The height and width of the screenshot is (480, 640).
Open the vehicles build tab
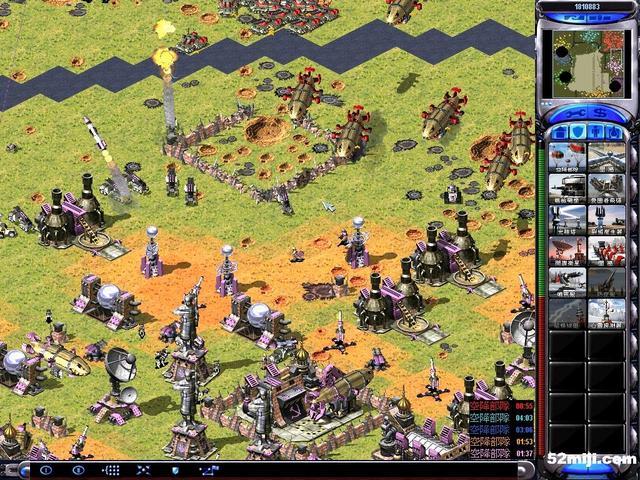(614, 132)
